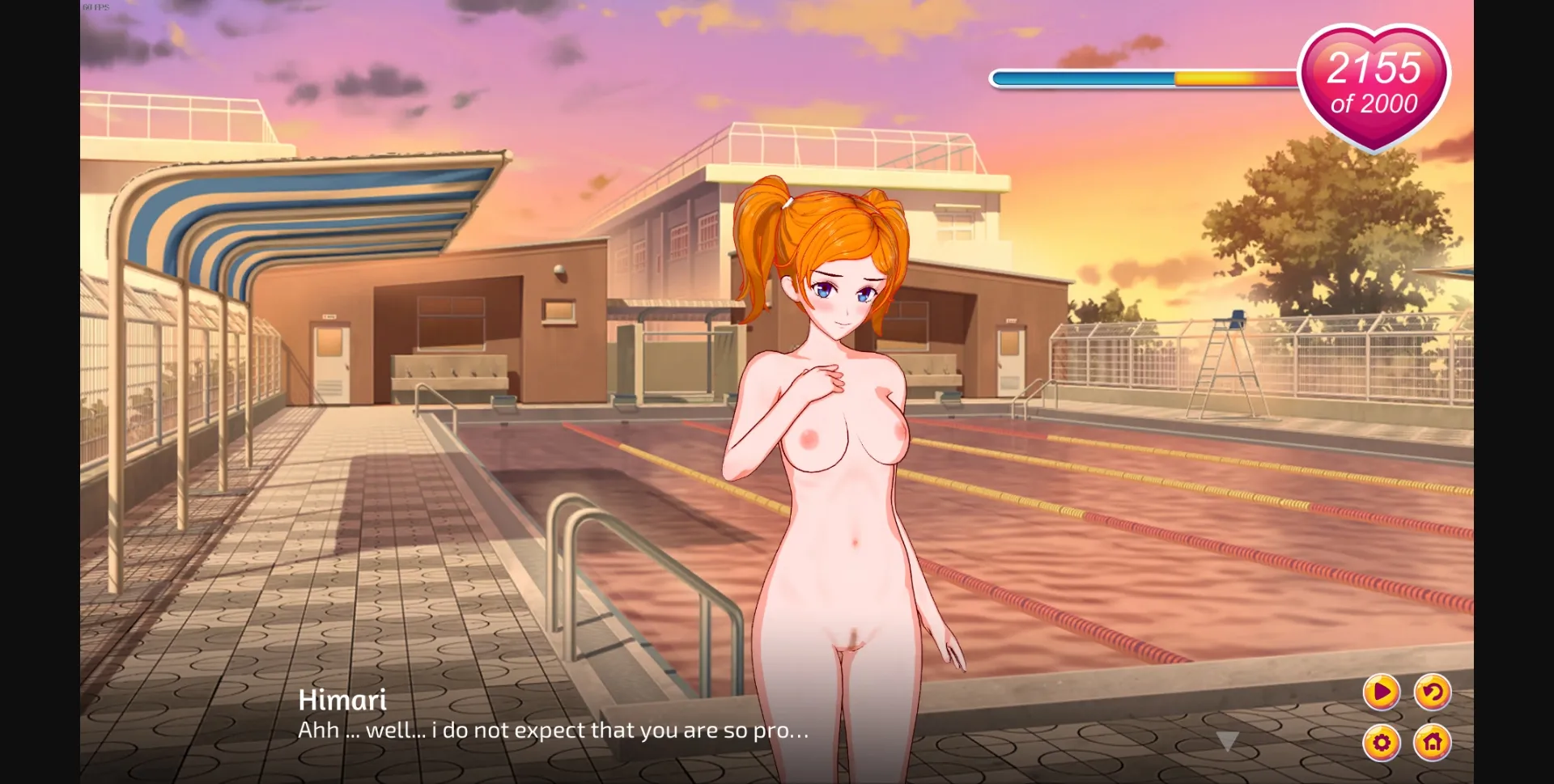Image resolution: width=1554 pixels, height=784 pixels.
Task: Click Himari's name label
Action: [343, 699]
